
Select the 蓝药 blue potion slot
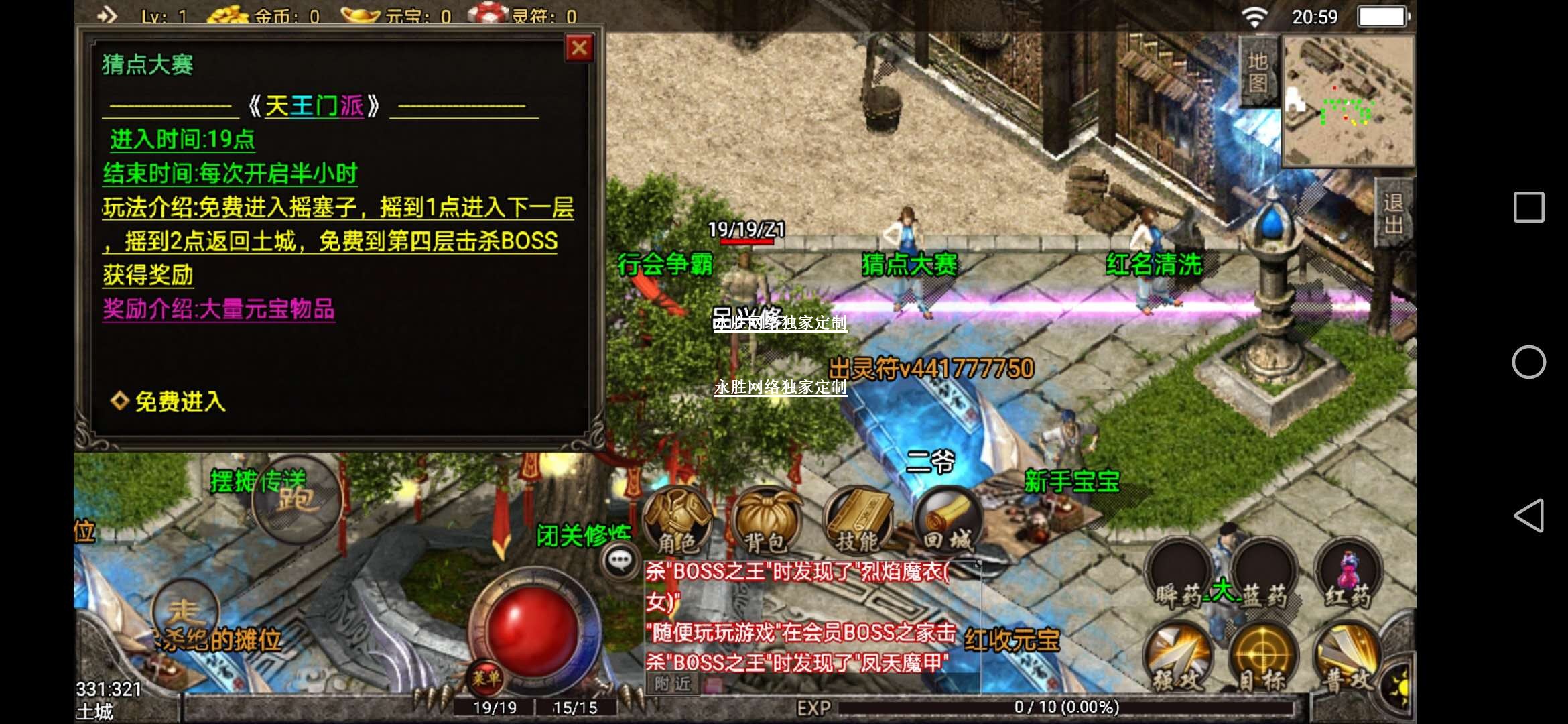click(x=1264, y=577)
